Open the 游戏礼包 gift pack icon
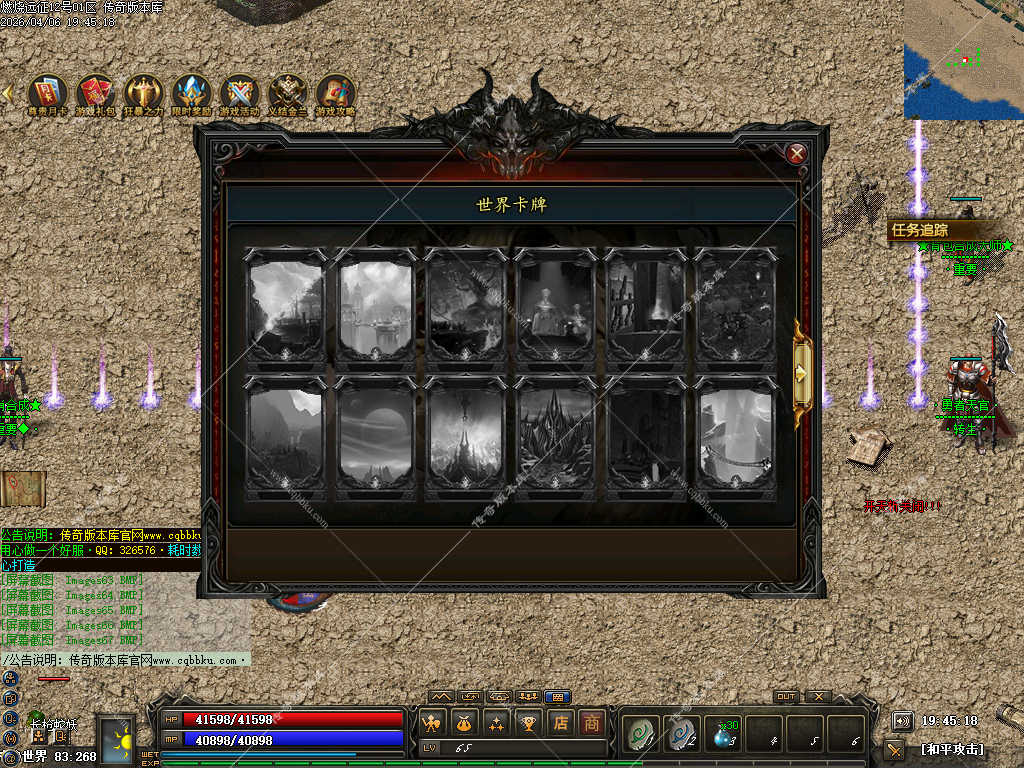This screenshot has width=1024, height=768. [96, 92]
